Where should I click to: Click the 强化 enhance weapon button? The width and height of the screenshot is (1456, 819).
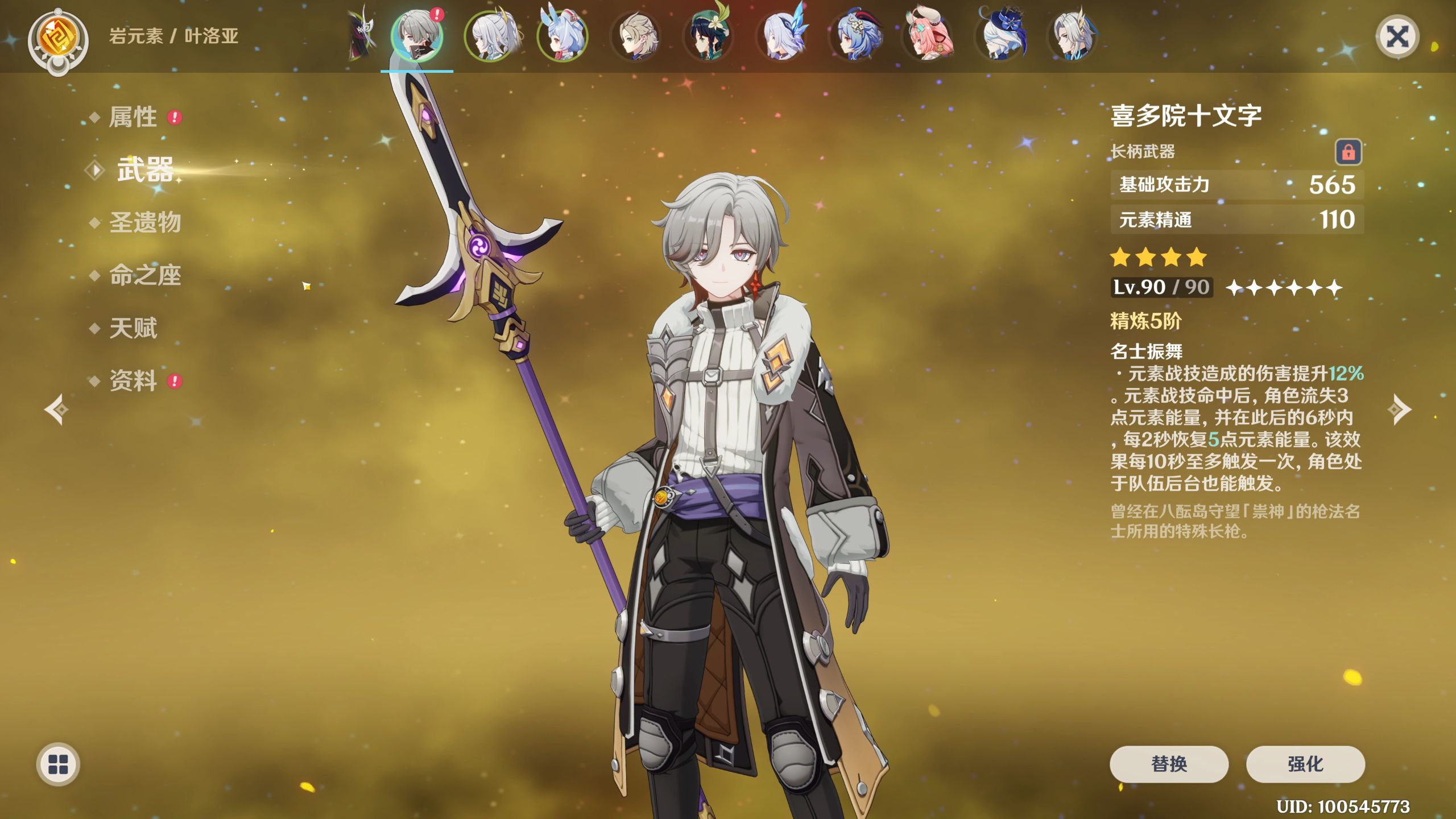1305,764
